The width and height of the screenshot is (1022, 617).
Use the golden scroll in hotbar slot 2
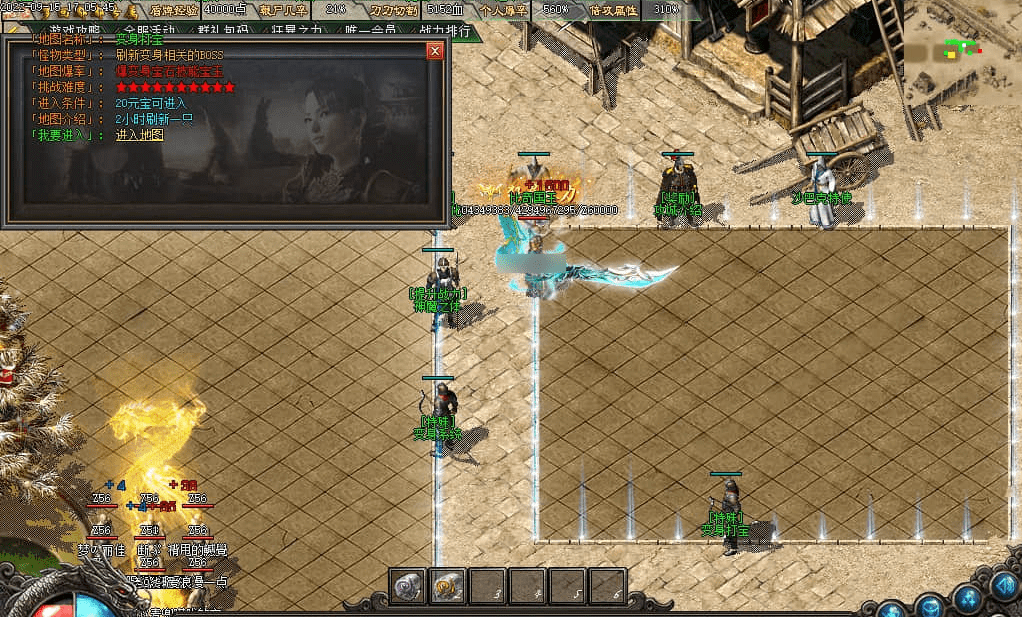point(447,586)
